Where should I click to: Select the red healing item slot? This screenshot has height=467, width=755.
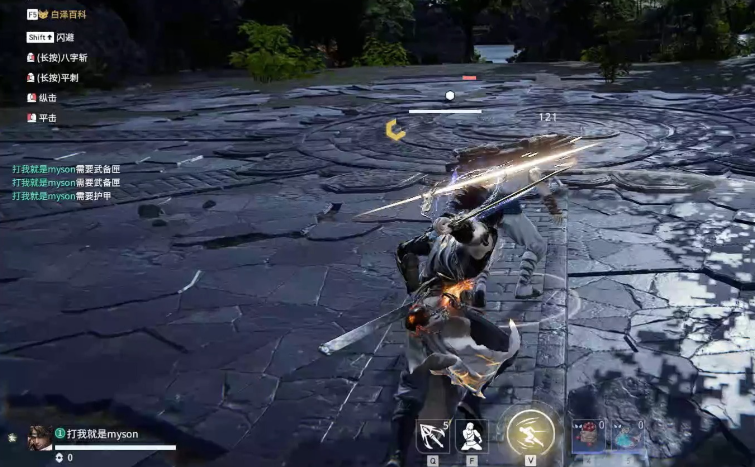tap(588, 435)
